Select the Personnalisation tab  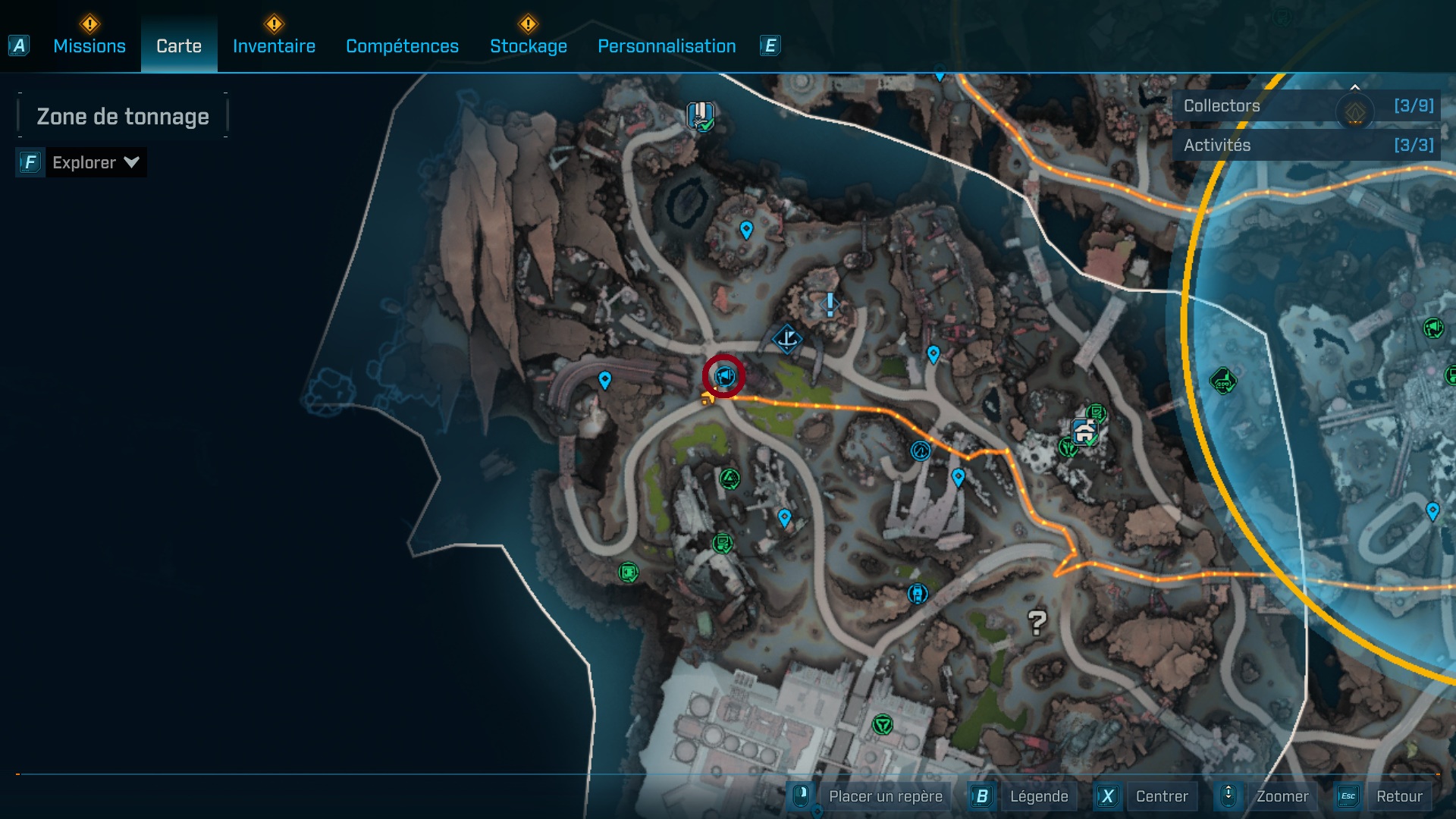(667, 46)
